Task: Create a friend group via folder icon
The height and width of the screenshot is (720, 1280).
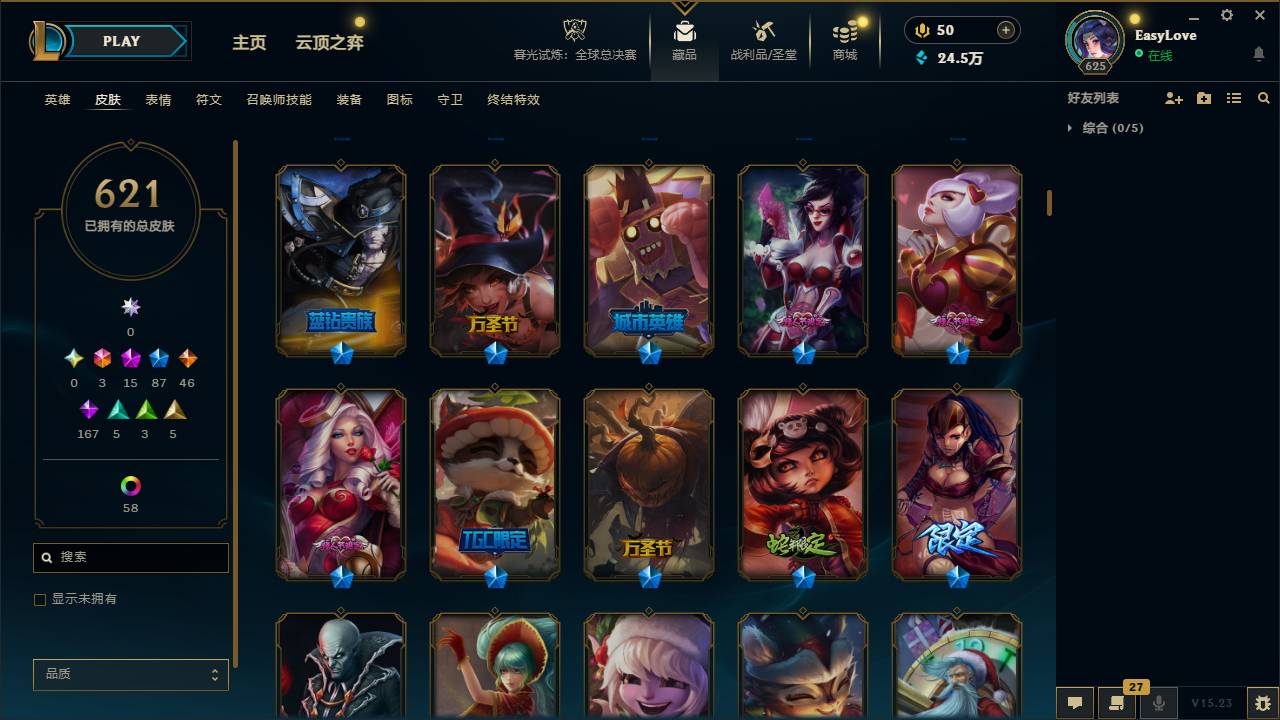Action: 1204,97
